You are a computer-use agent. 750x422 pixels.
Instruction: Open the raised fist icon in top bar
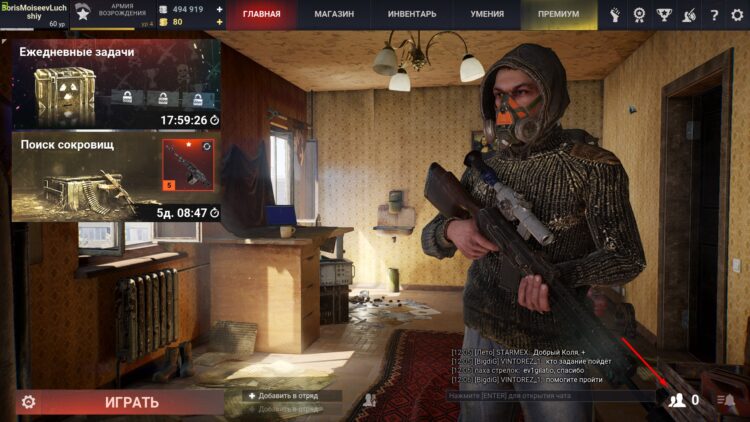pos(615,15)
